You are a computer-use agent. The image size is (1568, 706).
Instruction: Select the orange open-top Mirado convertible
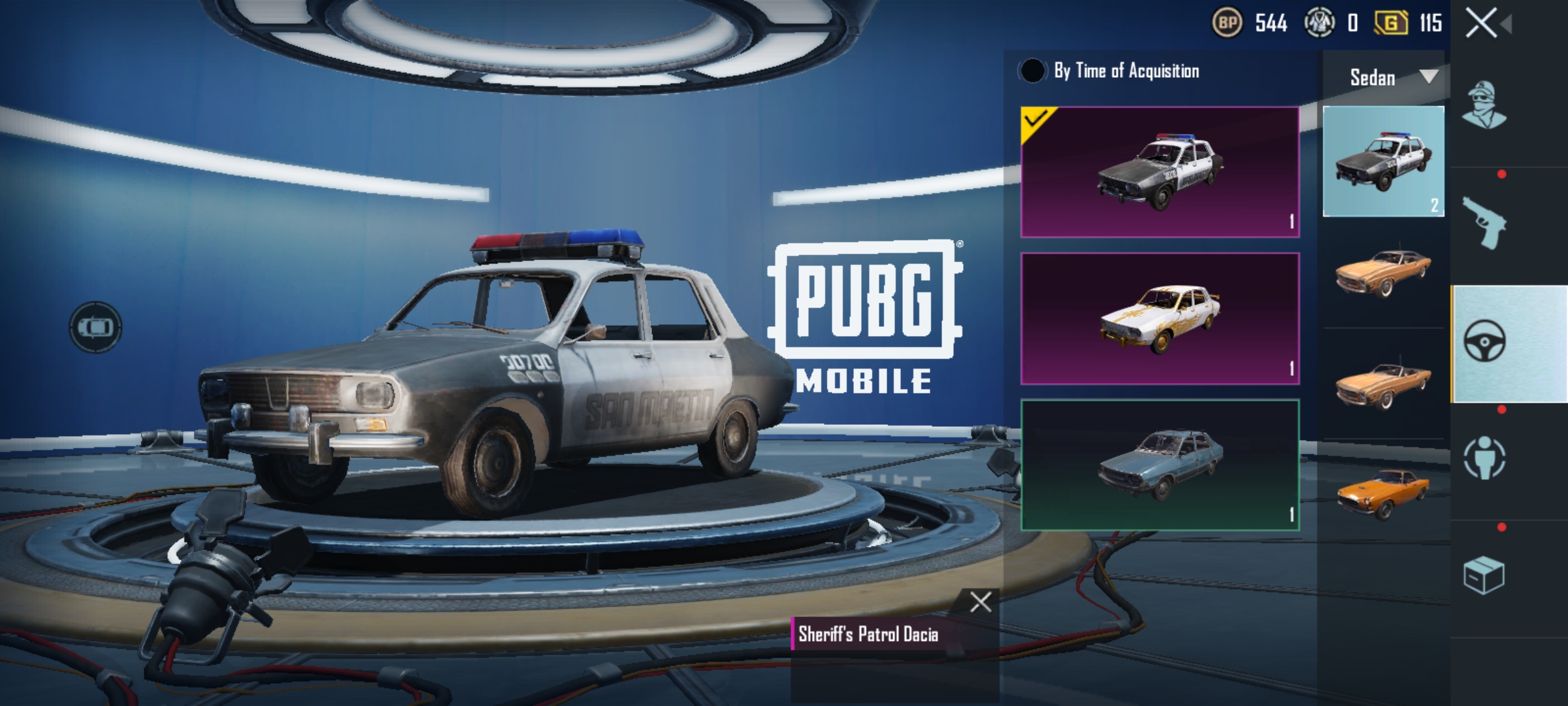click(1383, 384)
